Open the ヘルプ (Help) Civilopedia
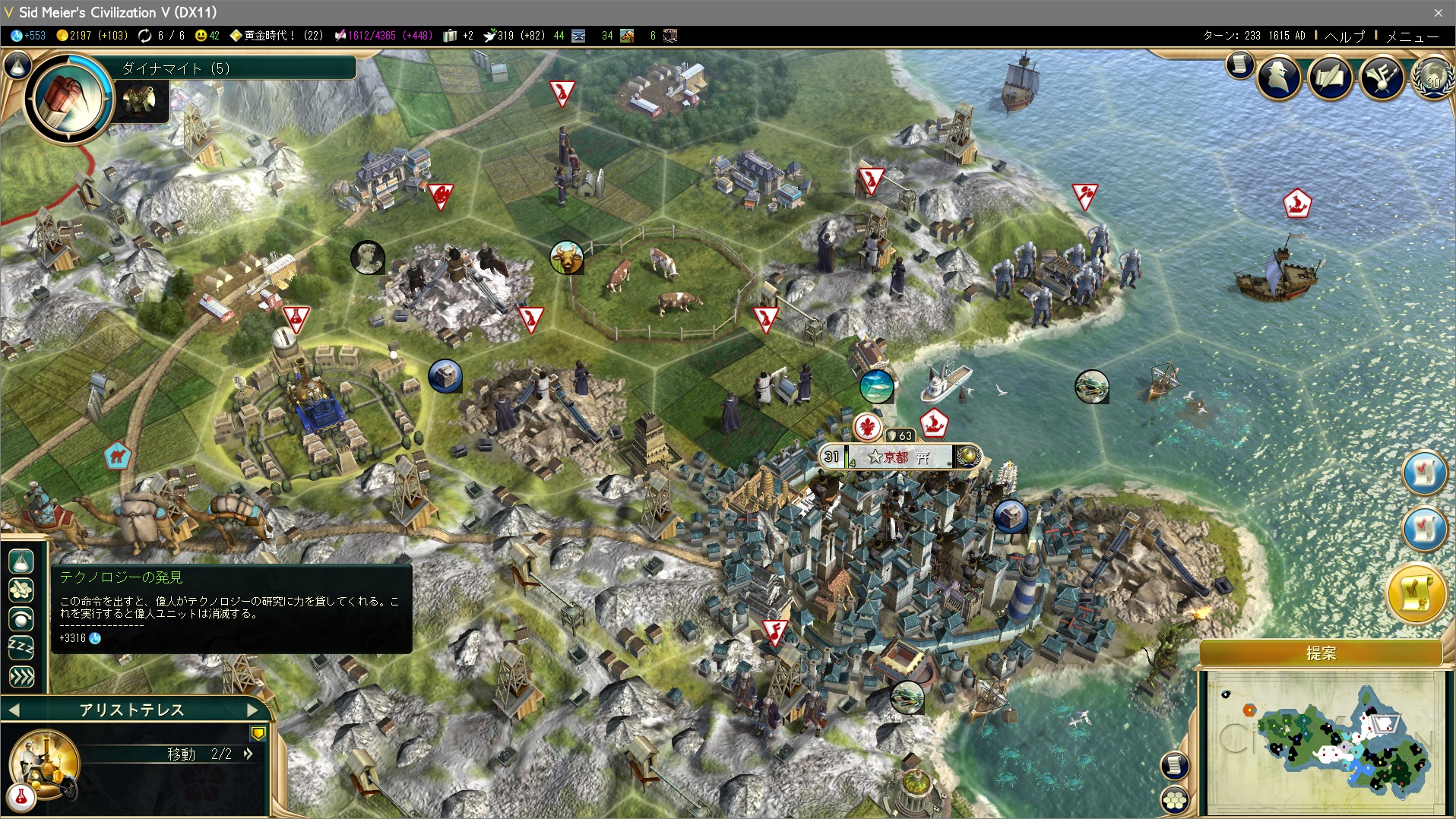The image size is (1456, 819). pyautogui.click(x=1345, y=36)
